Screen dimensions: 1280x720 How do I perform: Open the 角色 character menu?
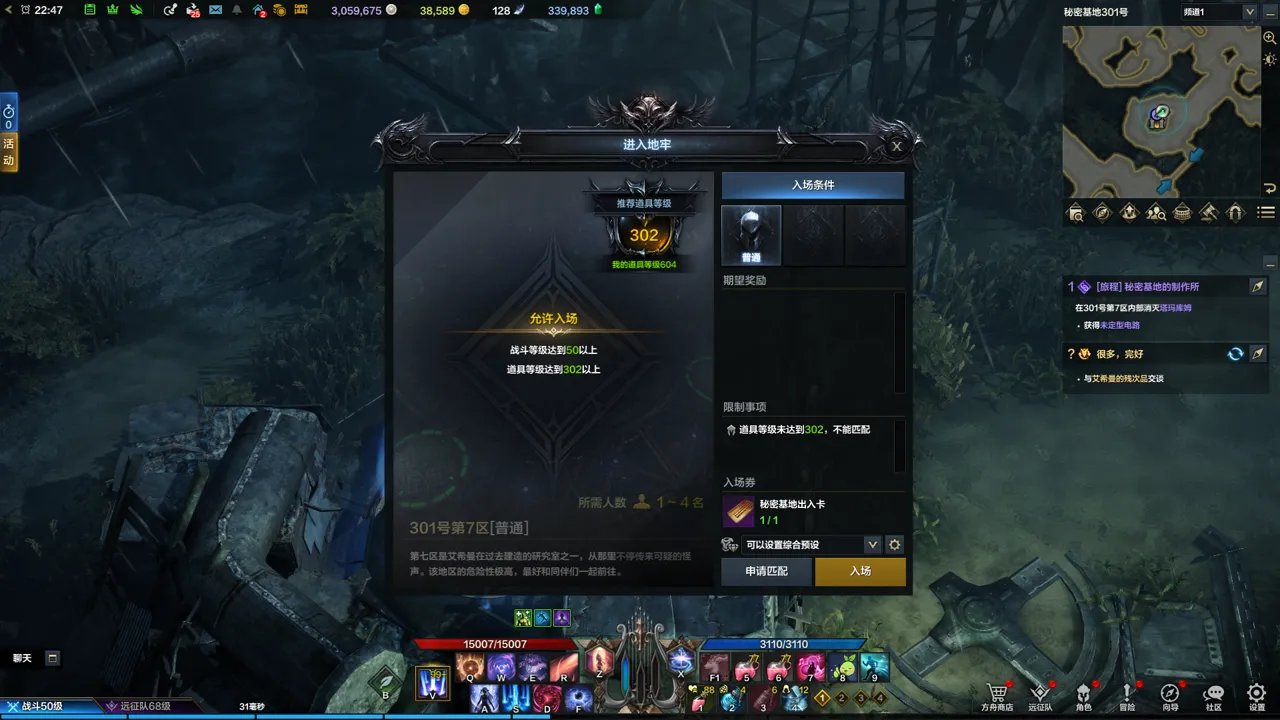(1083, 696)
